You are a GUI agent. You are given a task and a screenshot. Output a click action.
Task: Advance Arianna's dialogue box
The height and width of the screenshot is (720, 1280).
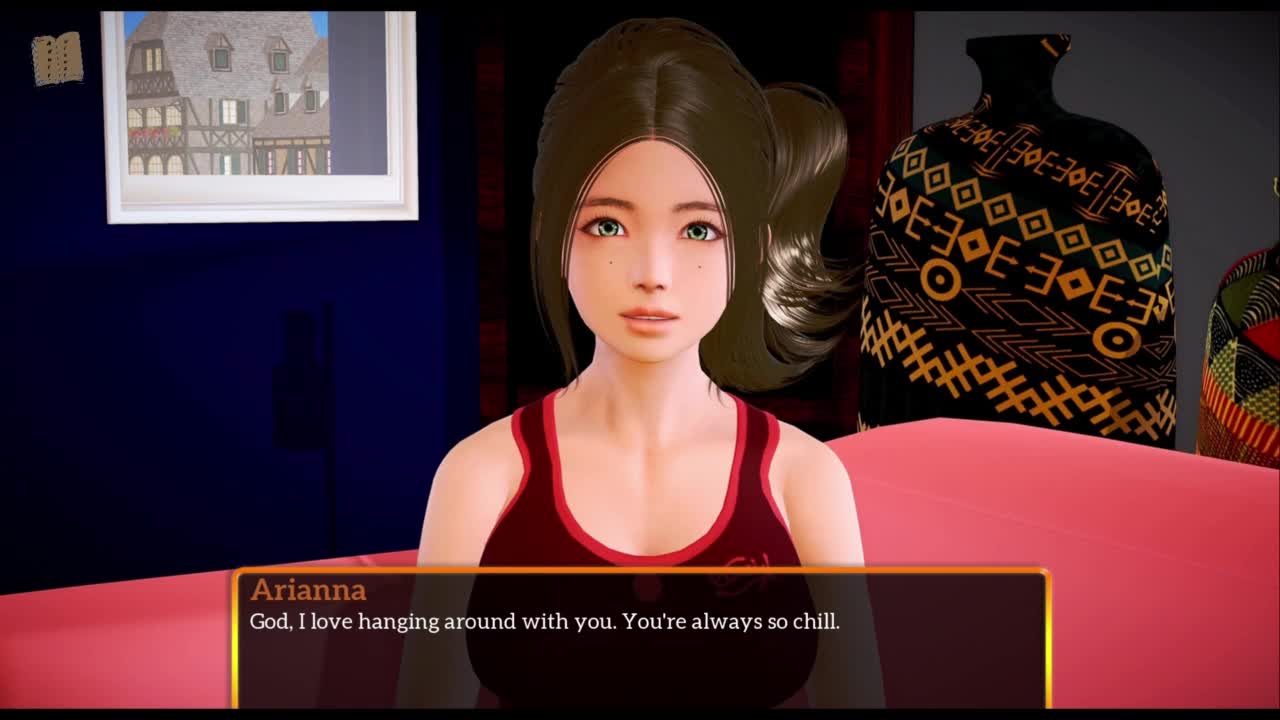click(x=640, y=638)
